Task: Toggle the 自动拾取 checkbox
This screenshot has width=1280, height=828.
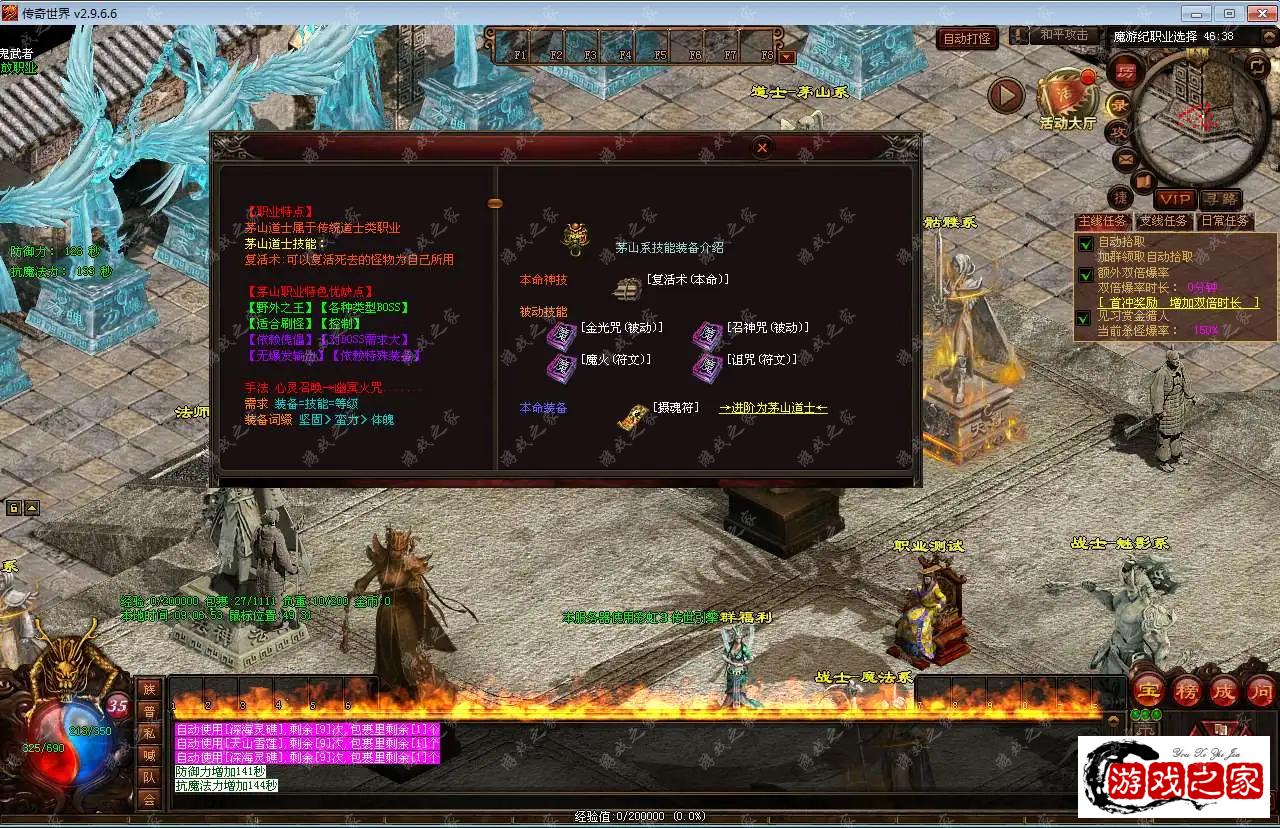Action: click(1085, 243)
